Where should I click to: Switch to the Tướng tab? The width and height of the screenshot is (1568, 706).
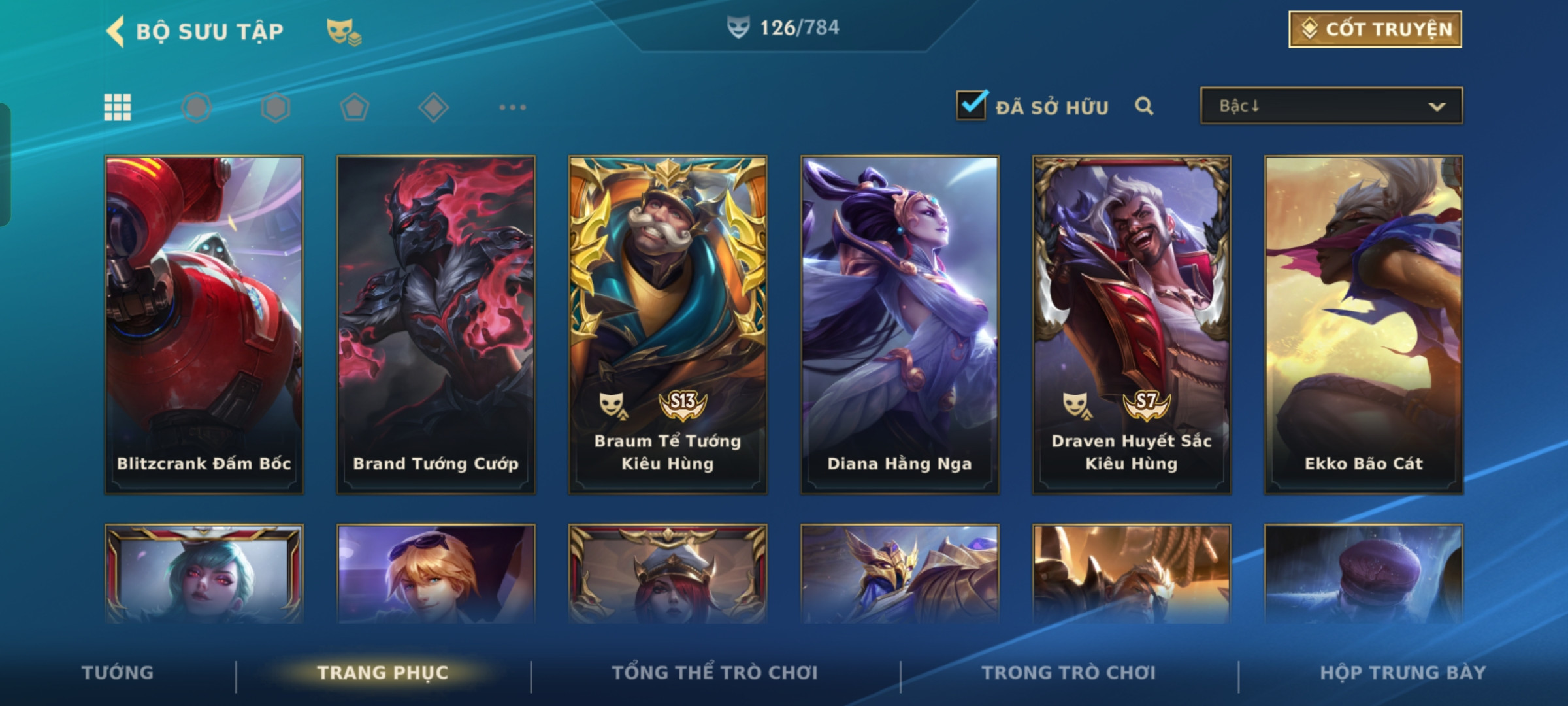coord(118,673)
